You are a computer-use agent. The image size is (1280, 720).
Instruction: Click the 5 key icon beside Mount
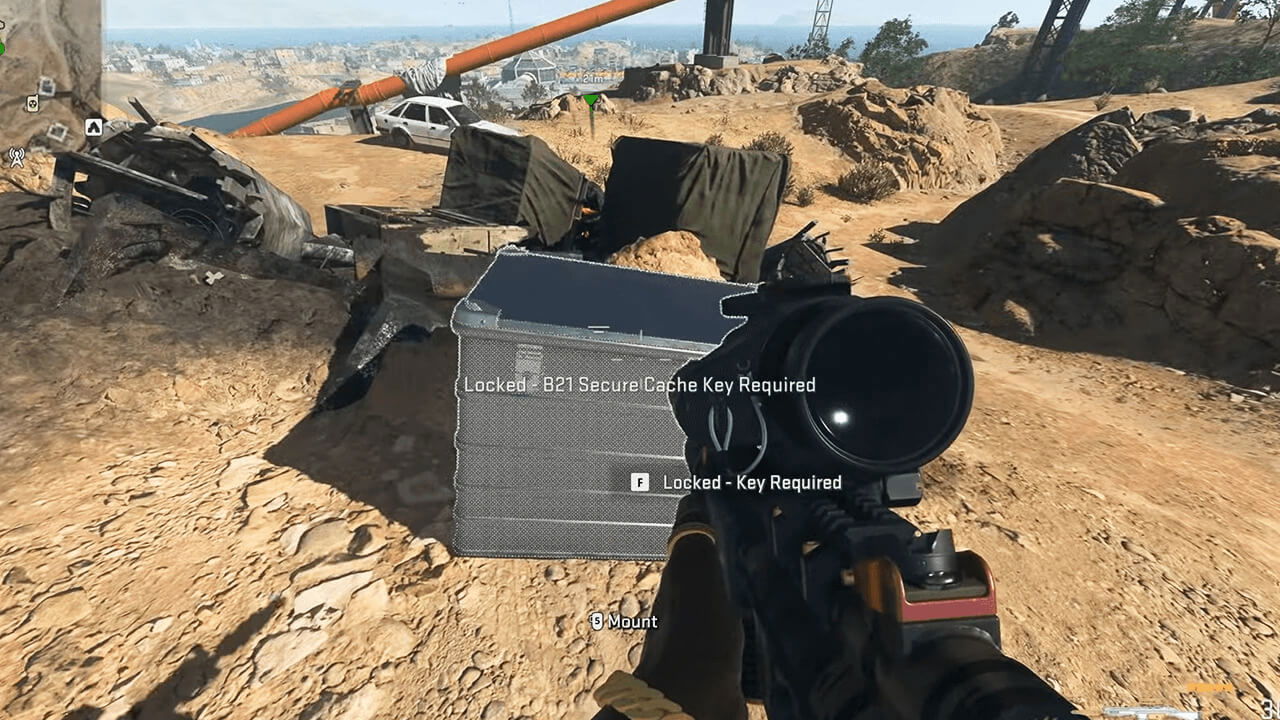point(599,621)
